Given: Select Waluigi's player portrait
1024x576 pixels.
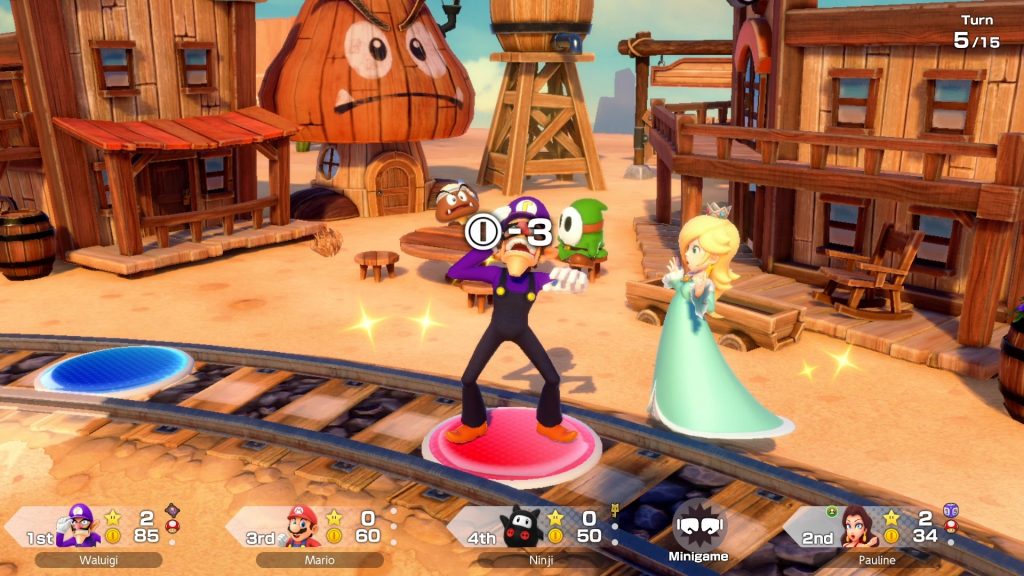Looking at the screenshot, I should point(78,526).
